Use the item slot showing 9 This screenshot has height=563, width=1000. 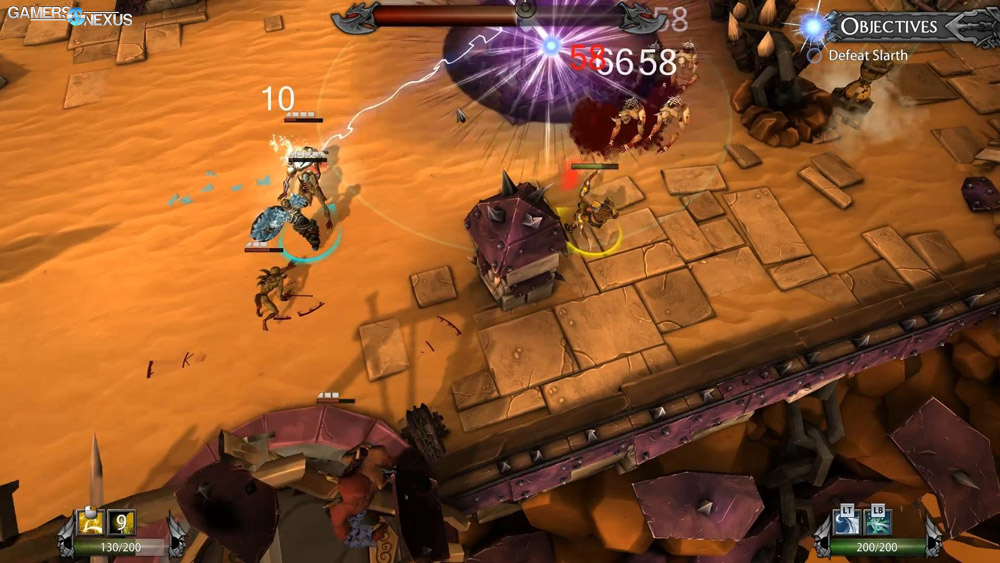click(x=122, y=522)
